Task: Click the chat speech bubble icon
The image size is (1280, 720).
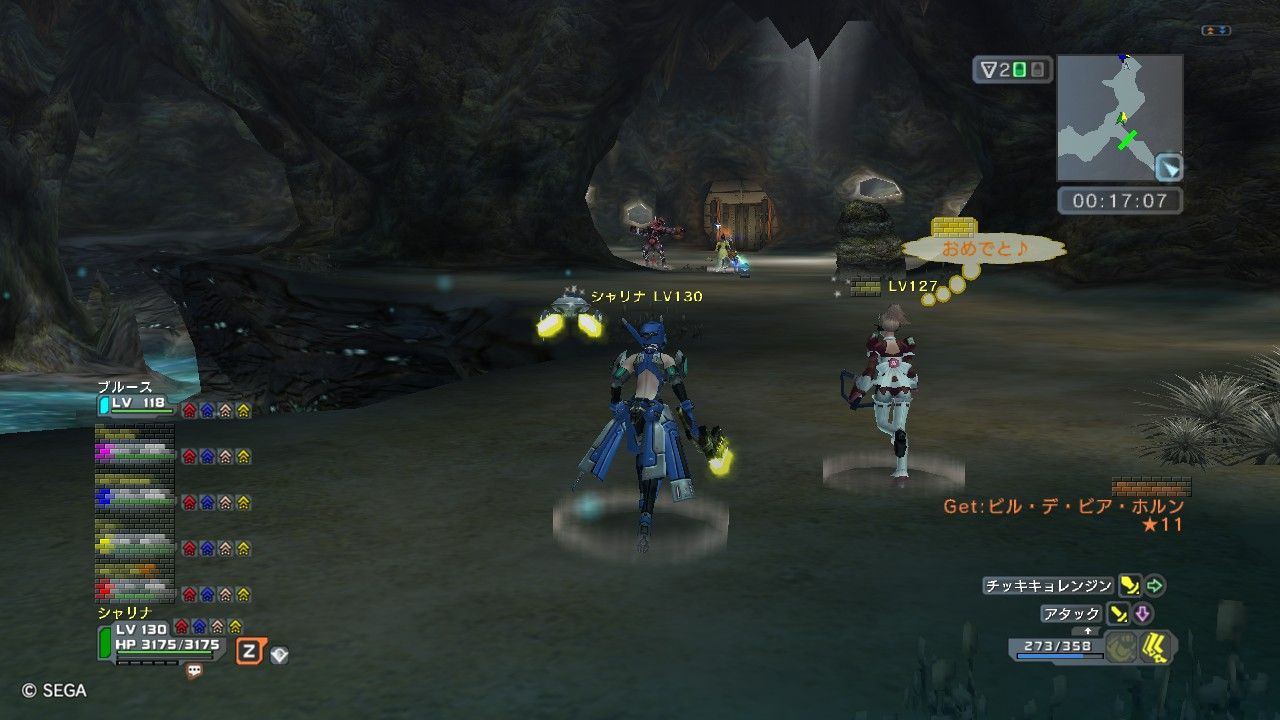Action: [x=194, y=671]
